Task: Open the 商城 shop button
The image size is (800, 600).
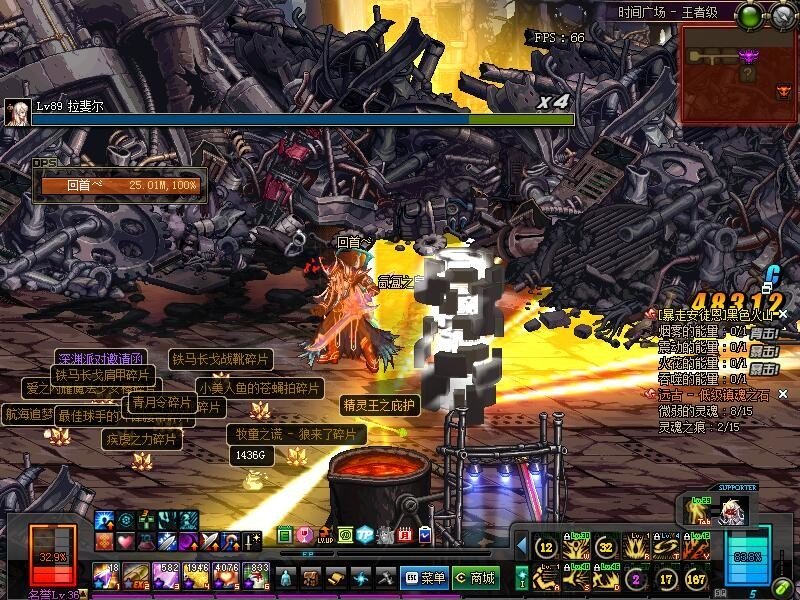Action: click(475, 577)
